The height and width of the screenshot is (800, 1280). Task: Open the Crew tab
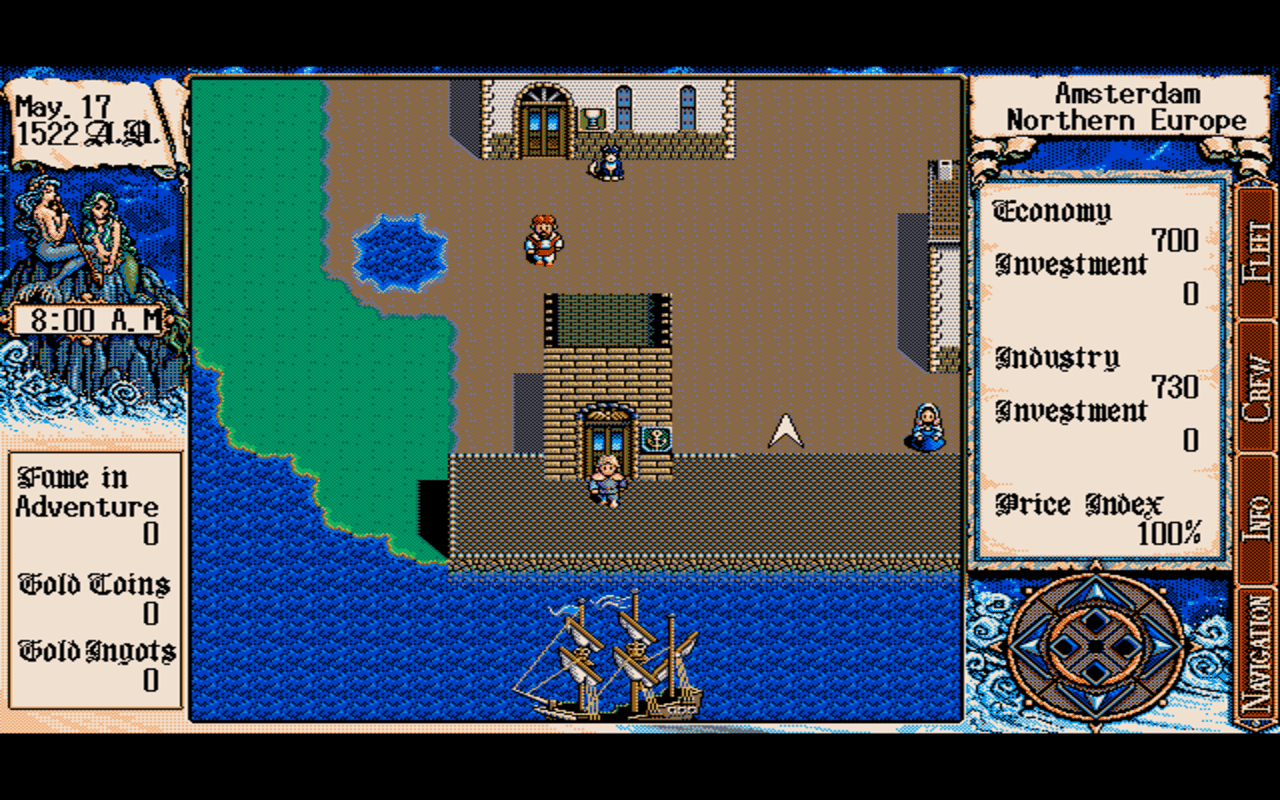coord(1253,385)
